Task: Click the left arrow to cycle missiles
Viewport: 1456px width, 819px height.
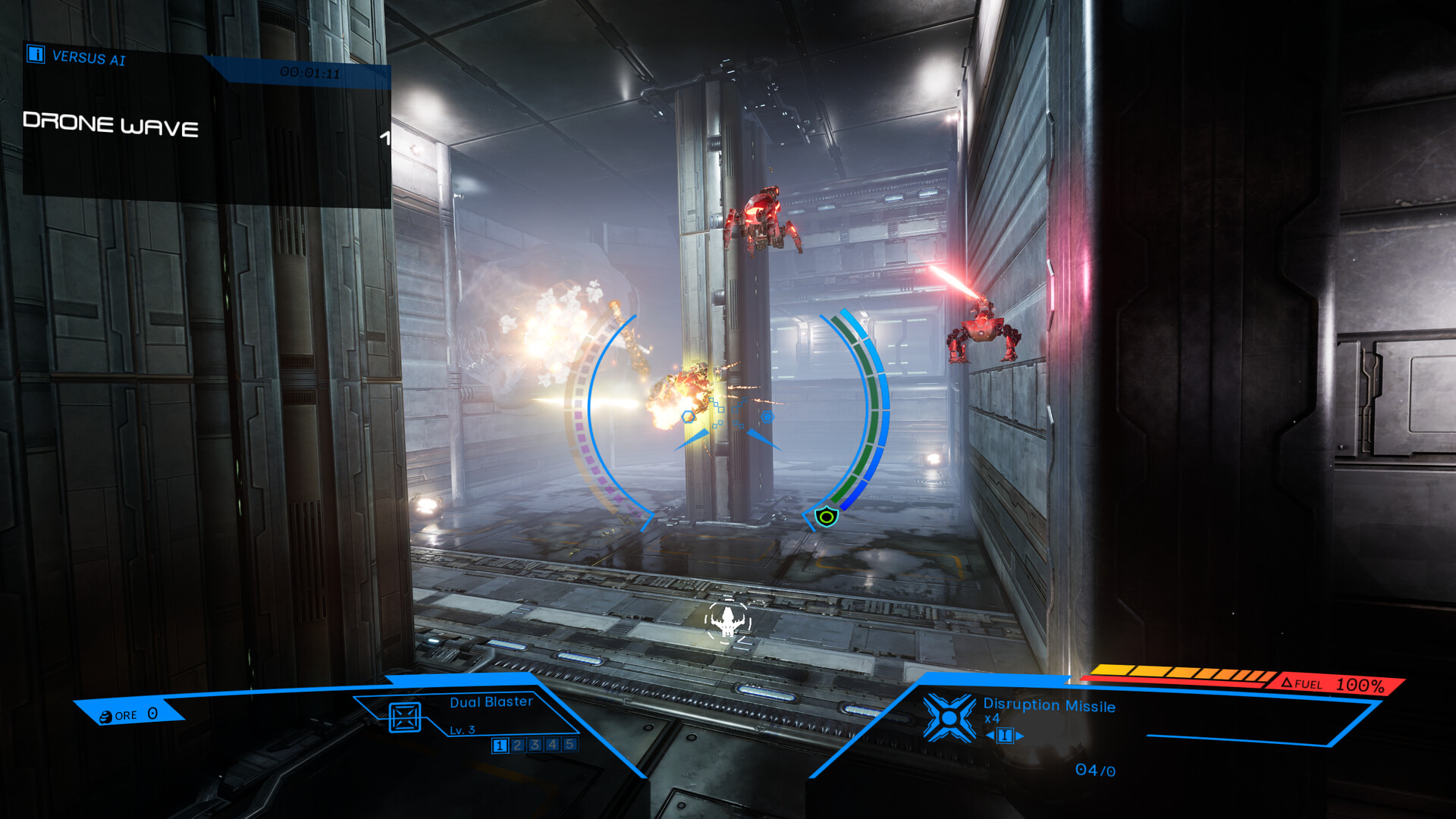Action: pos(989,736)
